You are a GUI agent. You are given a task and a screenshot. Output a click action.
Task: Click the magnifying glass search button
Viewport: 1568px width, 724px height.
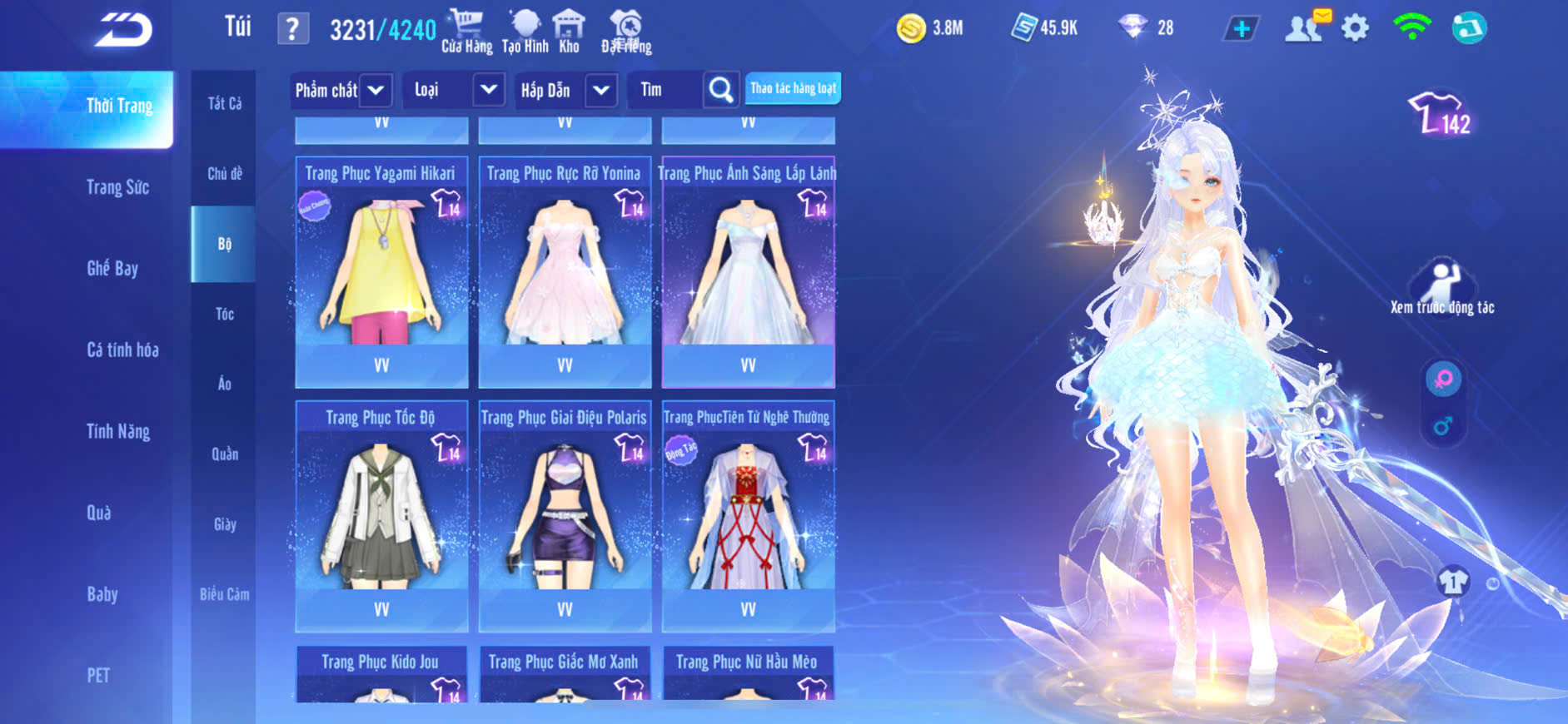click(x=721, y=90)
